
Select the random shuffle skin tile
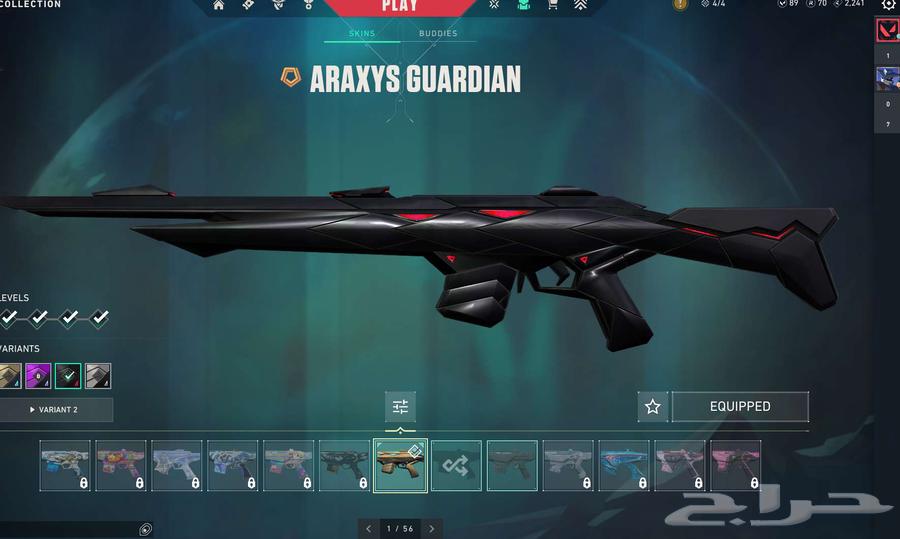click(x=456, y=466)
